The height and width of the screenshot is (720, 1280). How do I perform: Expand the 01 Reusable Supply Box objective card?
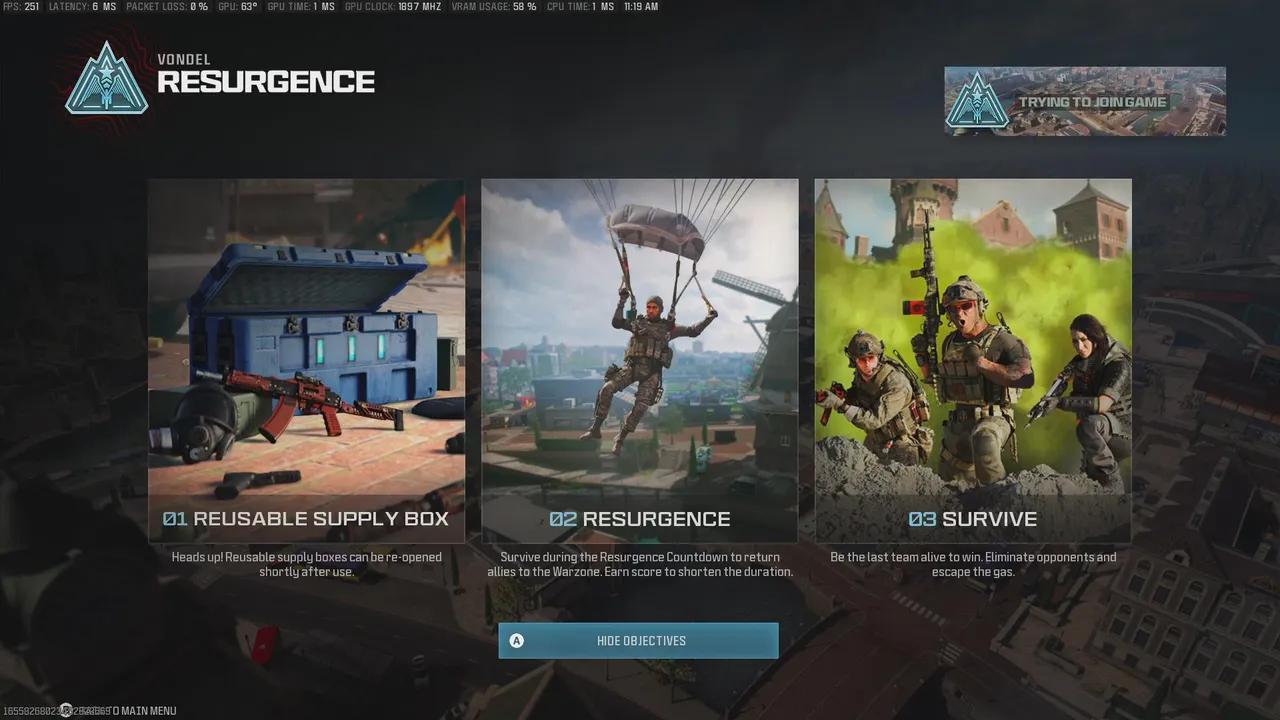(306, 360)
